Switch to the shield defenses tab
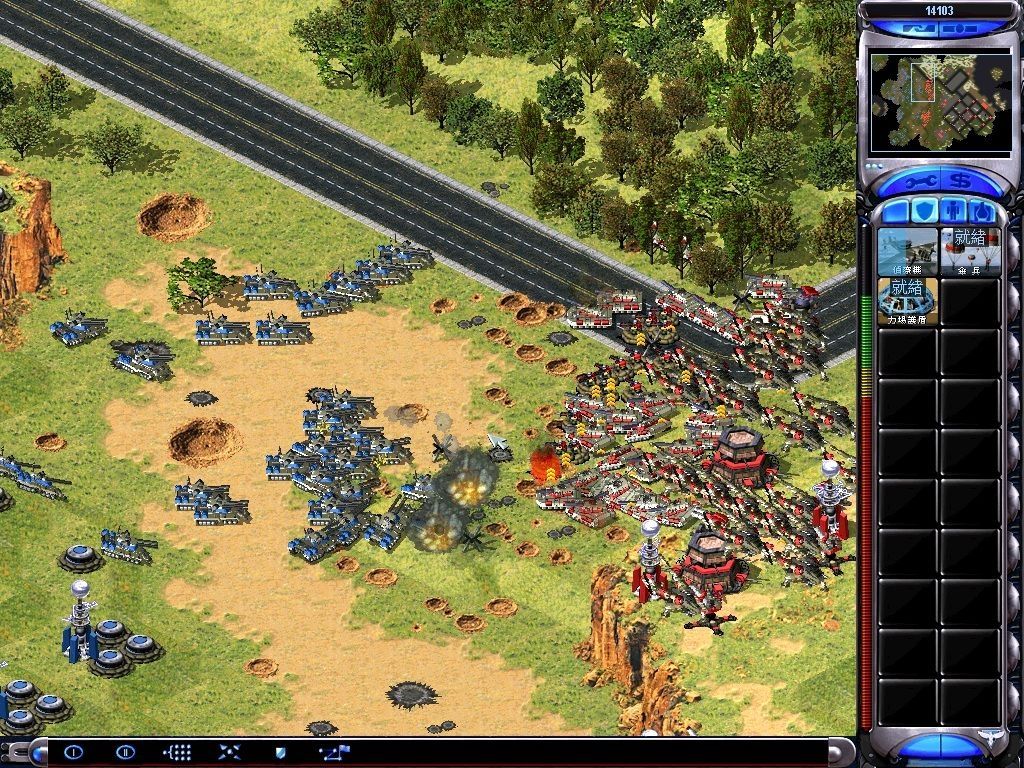 pos(923,212)
